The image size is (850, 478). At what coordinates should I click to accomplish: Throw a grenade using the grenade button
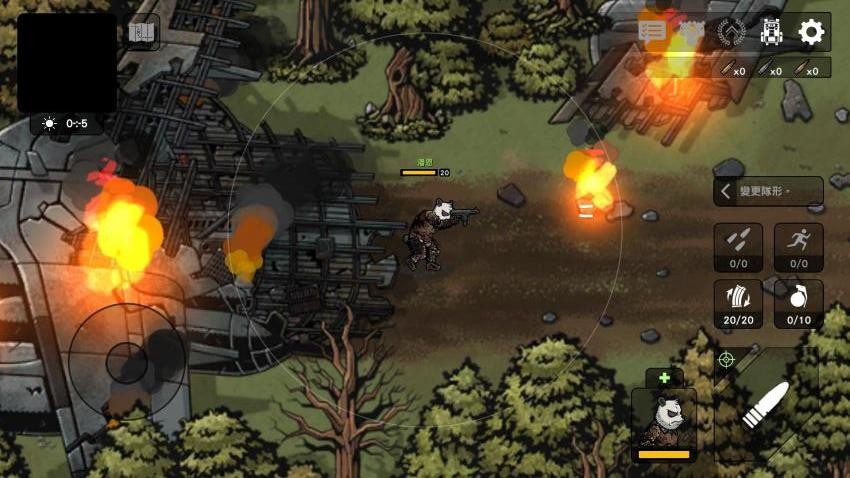click(x=798, y=303)
